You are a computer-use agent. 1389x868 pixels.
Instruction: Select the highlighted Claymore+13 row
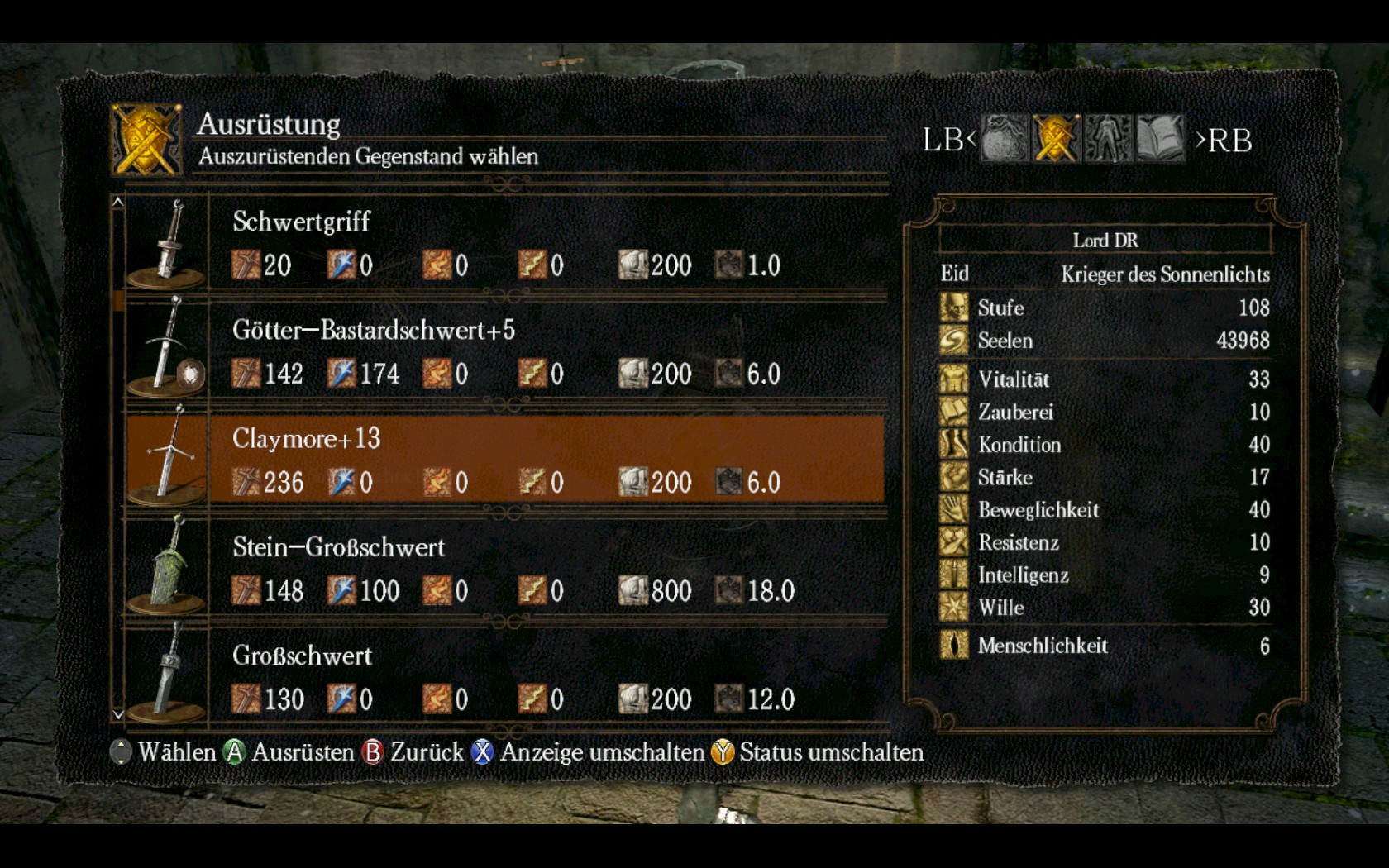pos(504,460)
